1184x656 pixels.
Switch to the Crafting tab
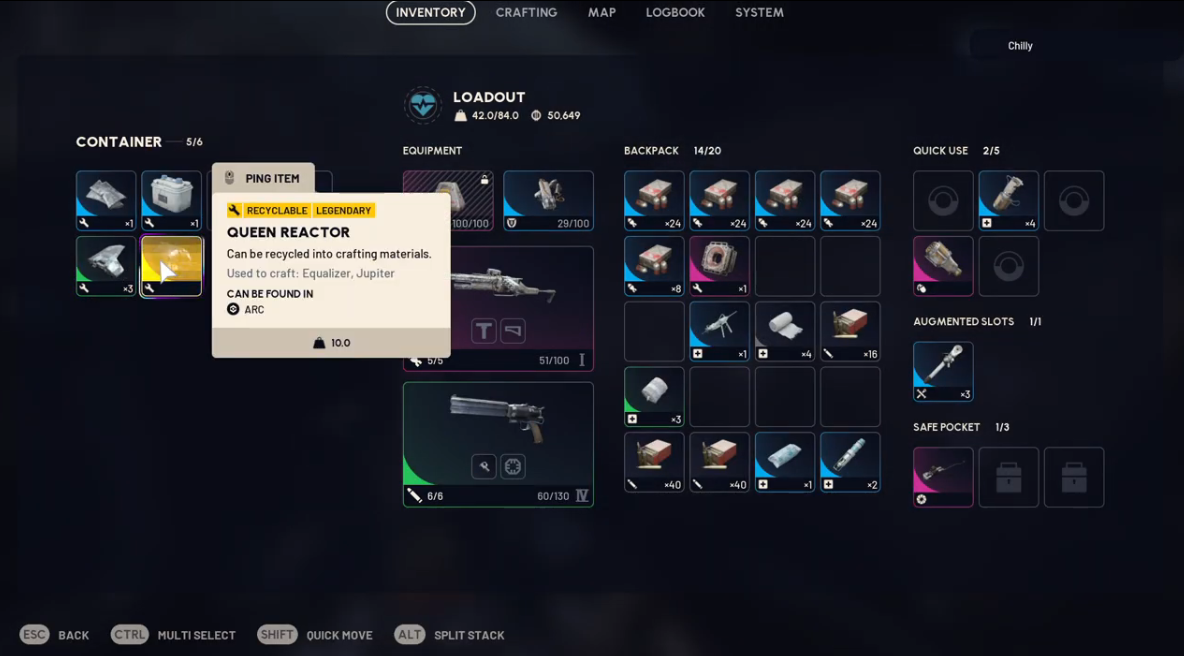(526, 13)
